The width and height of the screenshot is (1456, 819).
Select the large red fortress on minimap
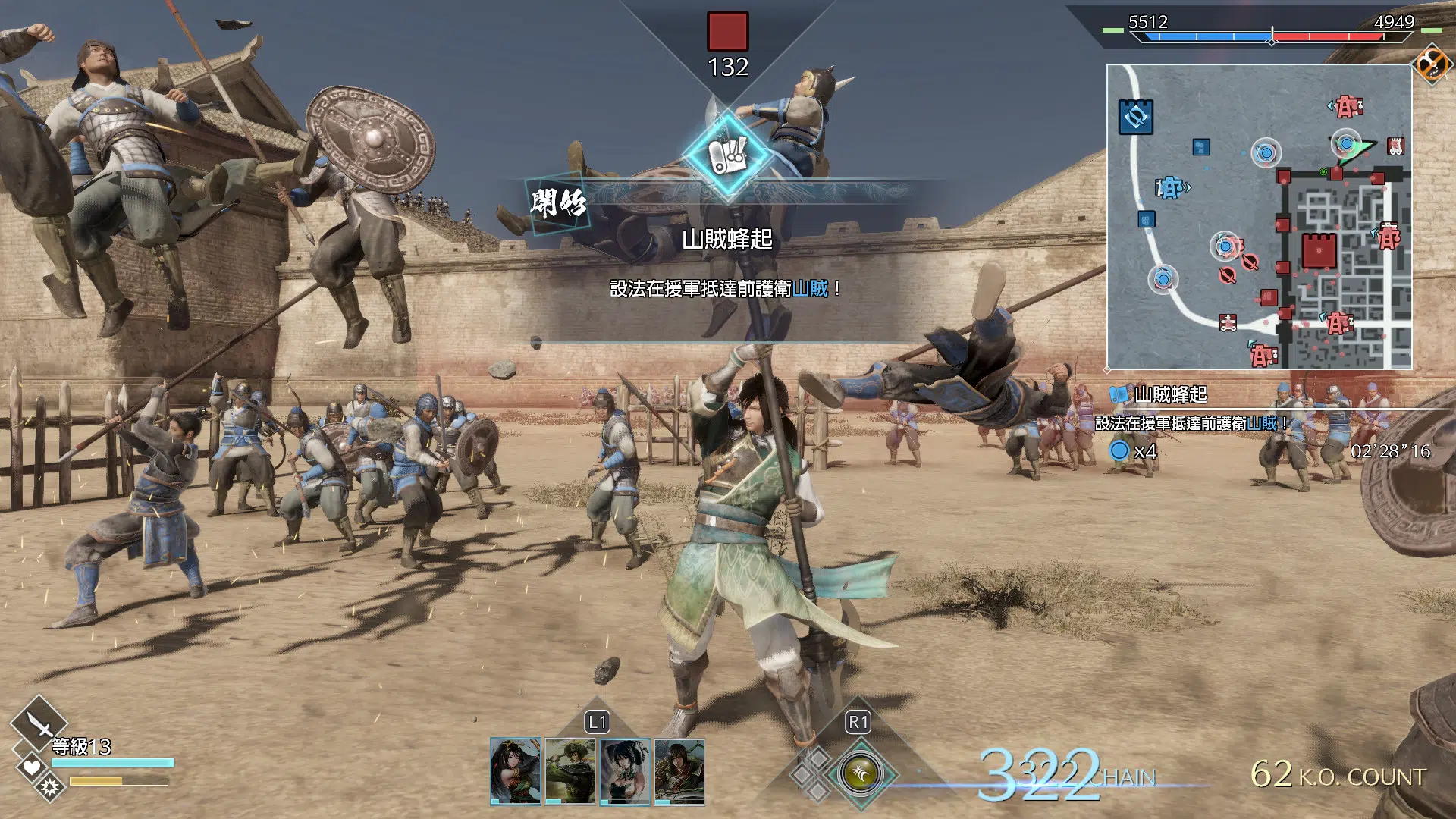(1319, 251)
